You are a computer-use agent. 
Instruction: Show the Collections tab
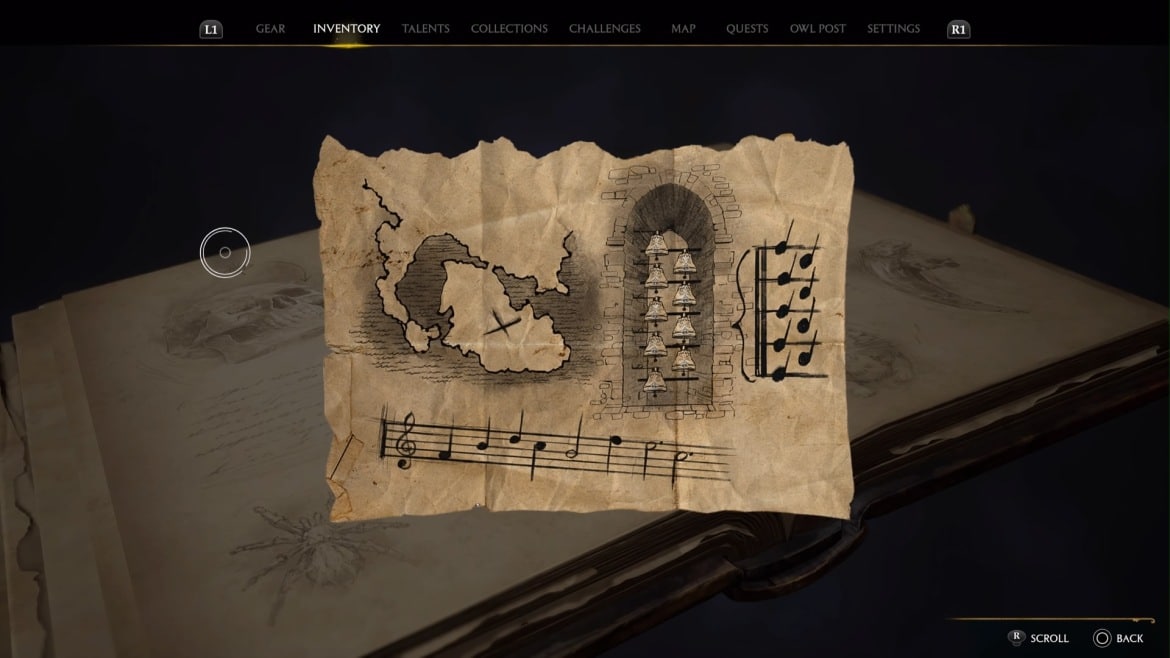pyautogui.click(x=509, y=29)
